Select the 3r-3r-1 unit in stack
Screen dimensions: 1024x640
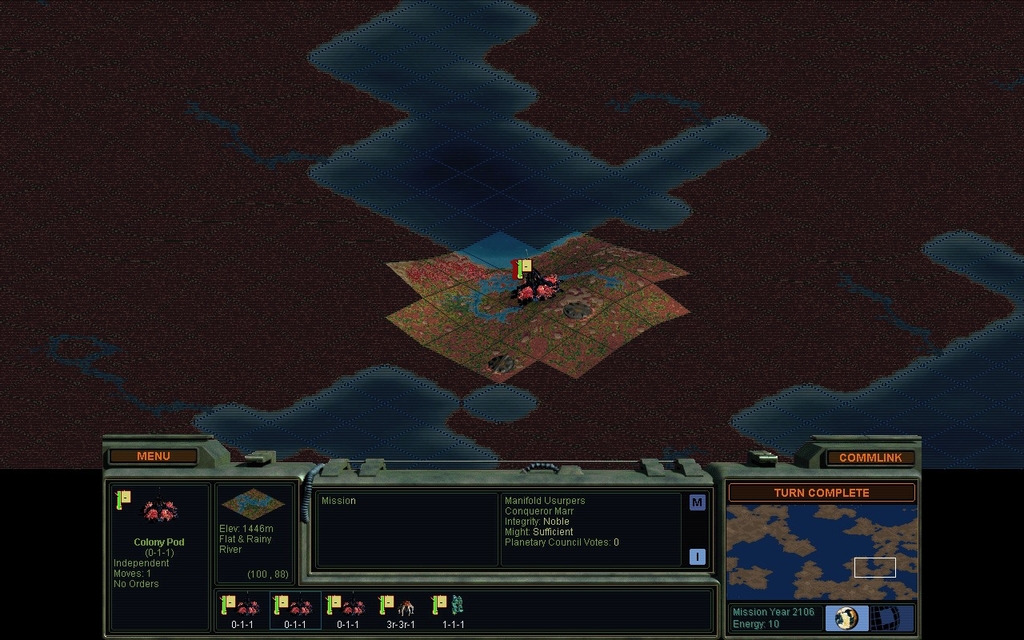[400, 610]
